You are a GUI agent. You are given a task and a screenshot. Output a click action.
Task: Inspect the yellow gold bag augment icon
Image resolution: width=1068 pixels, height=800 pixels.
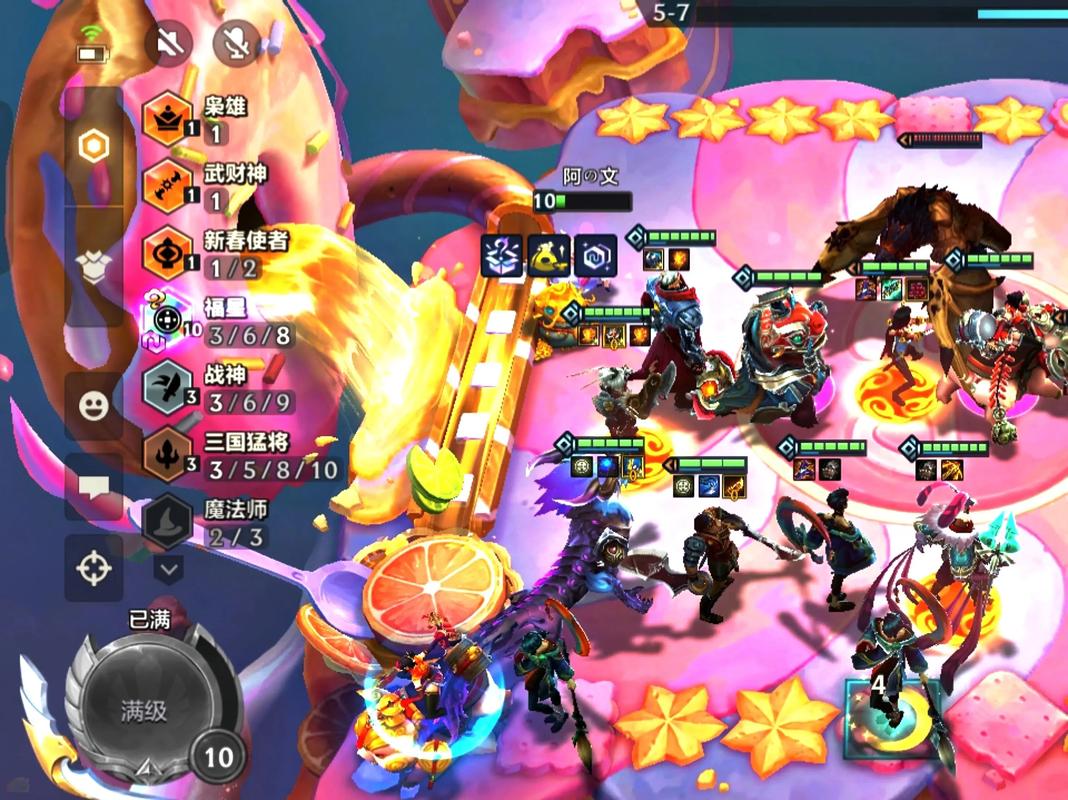tap(549, 256)
